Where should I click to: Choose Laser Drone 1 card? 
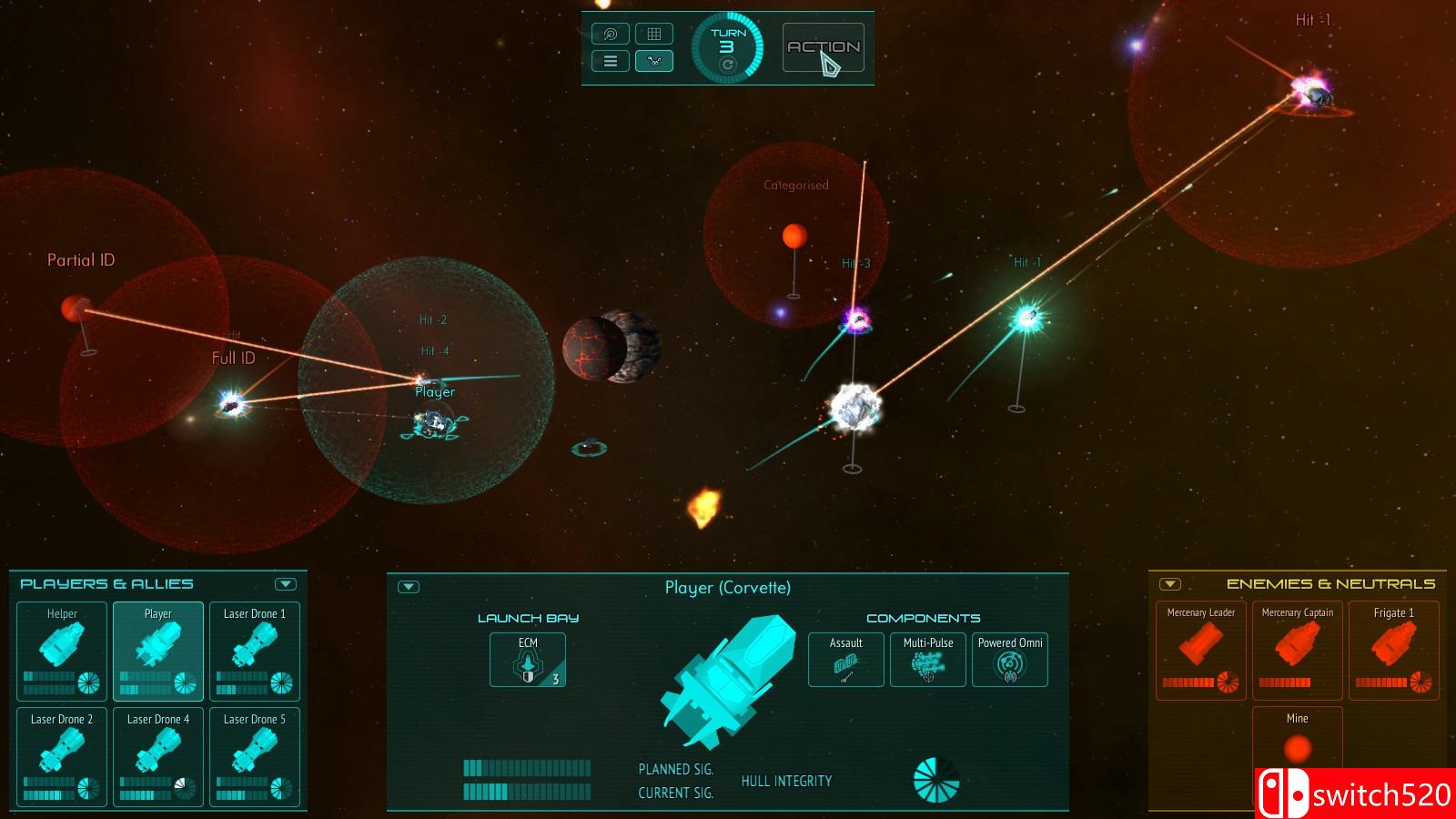click(x=255, y=650)
